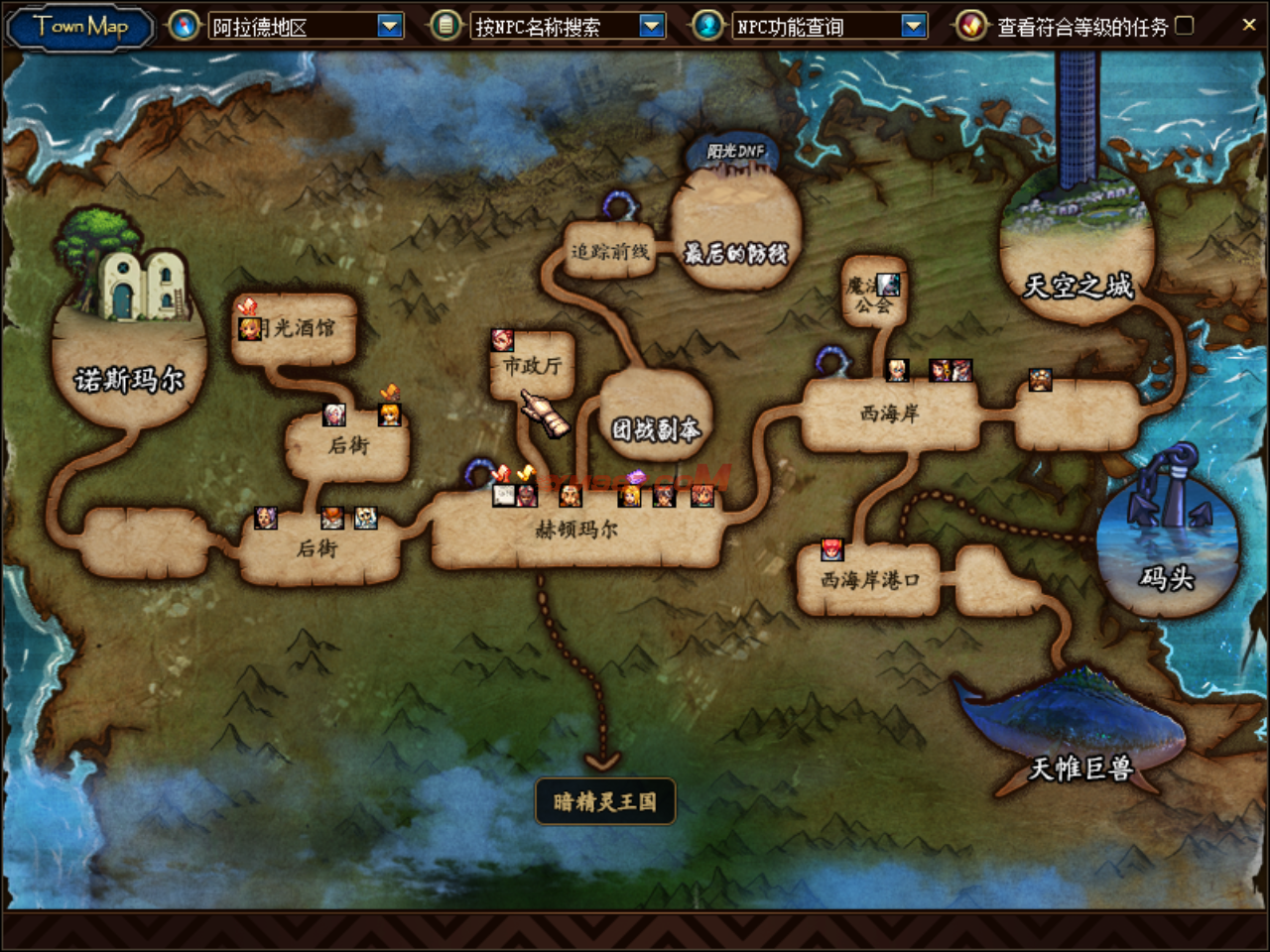Image resolution: width=1270 pixels, height=952 pixels.
Task: Toggle the 查看符合等级的任务 checkbox
Action: [x=1185, y=26]
